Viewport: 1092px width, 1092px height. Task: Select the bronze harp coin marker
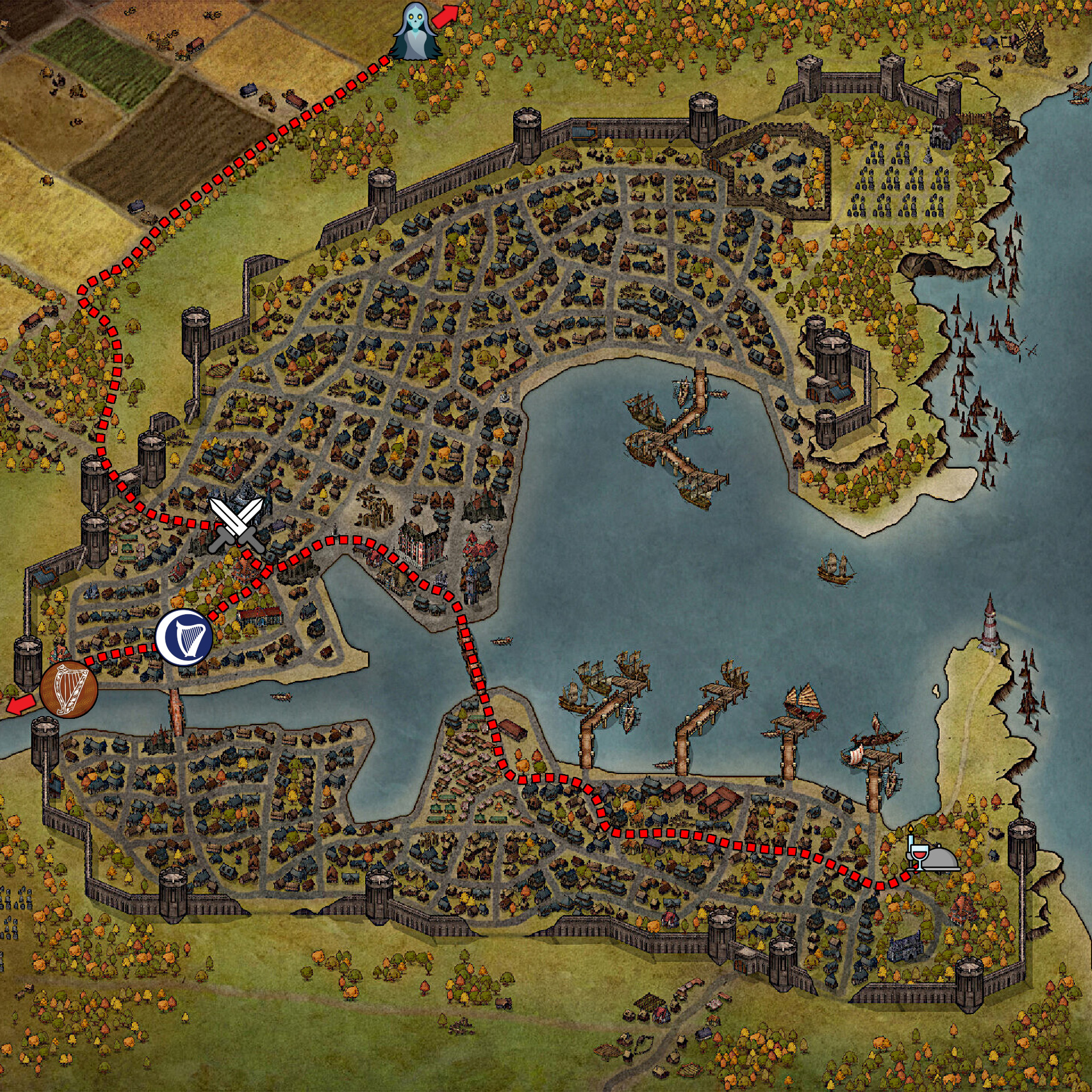(69, 689)
